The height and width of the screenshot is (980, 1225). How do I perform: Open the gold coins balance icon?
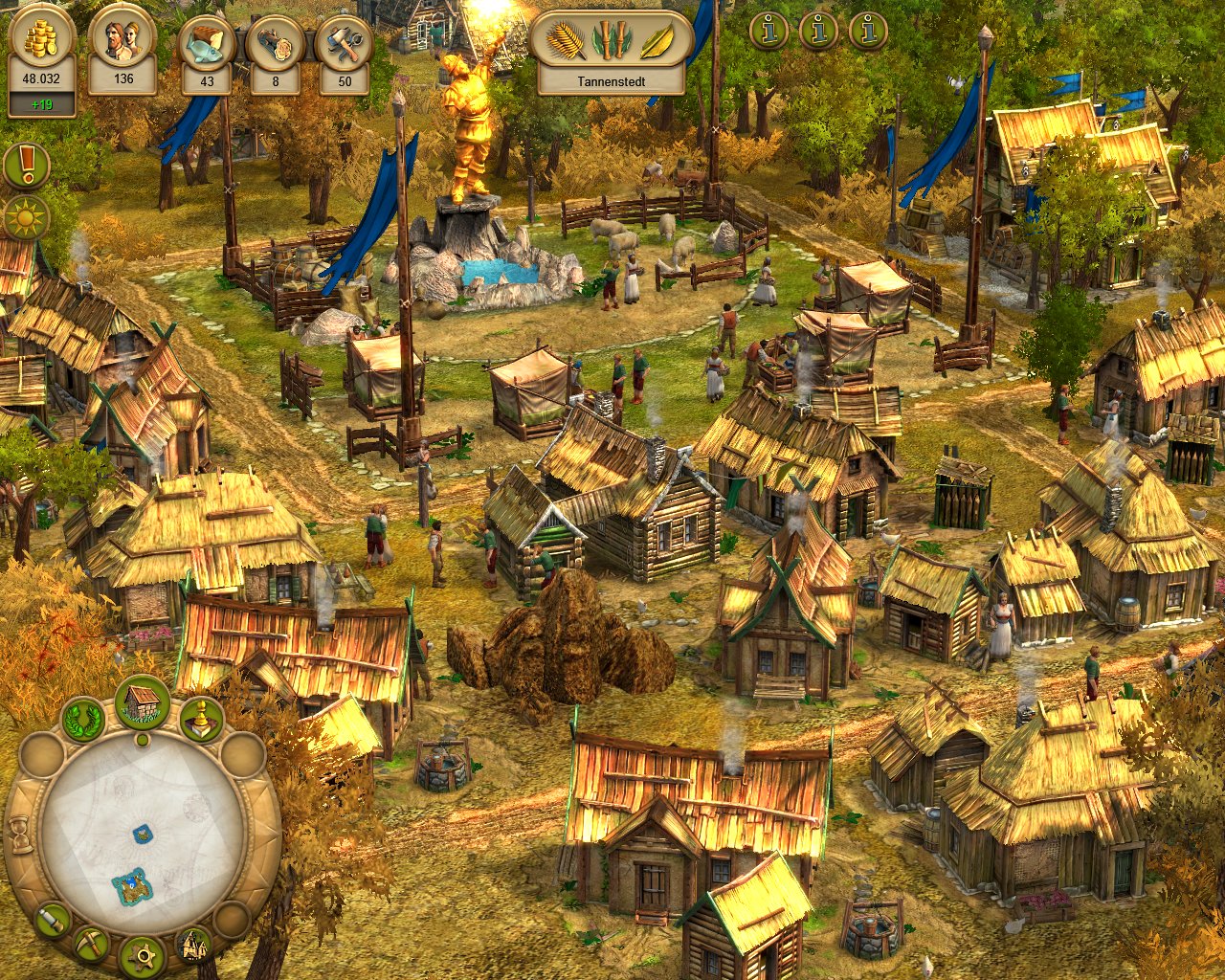(x=41, y=42)
